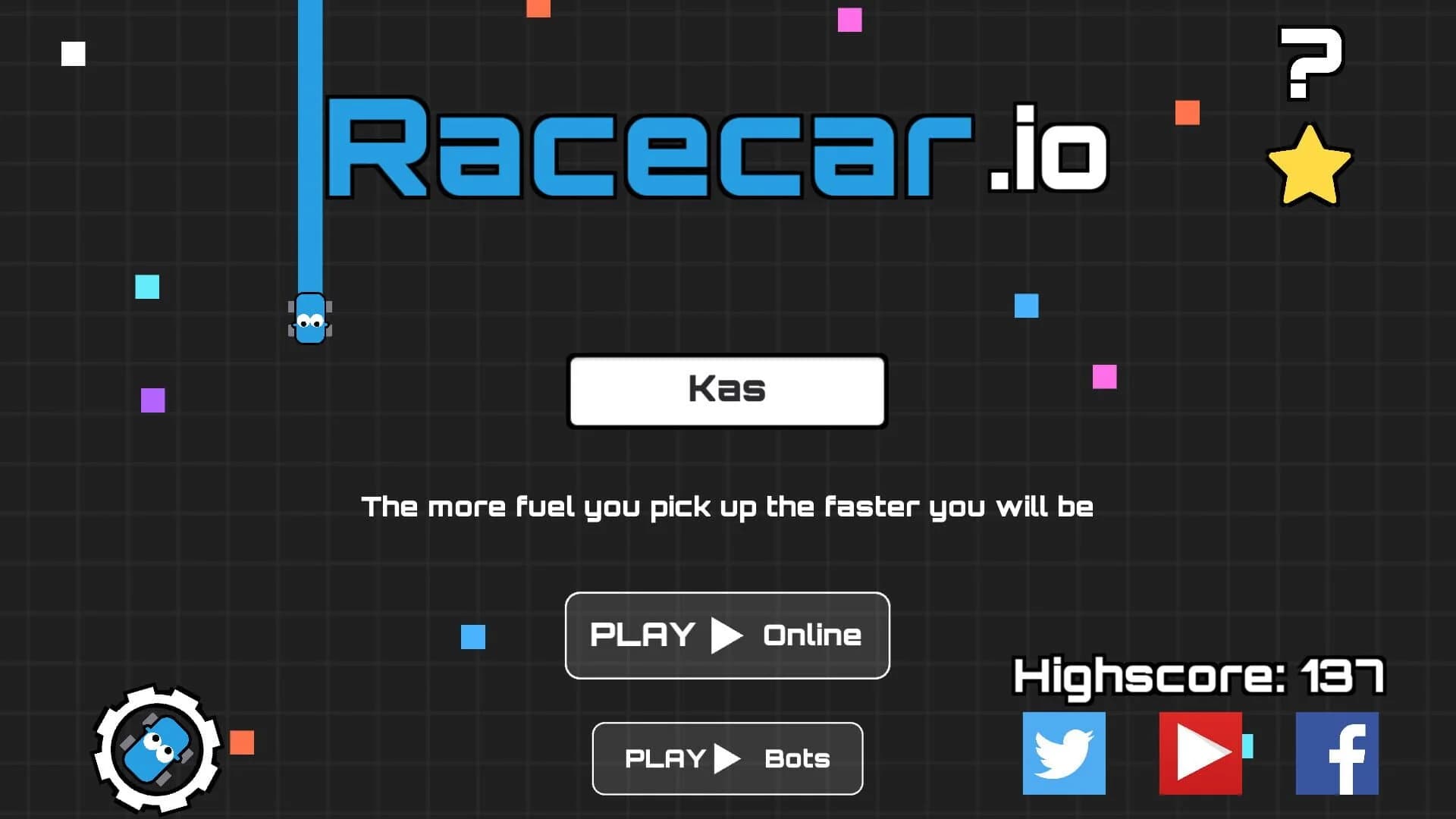1456x819 pixels.
Task: Open the YouTube channel icon
Action: 1200,754
